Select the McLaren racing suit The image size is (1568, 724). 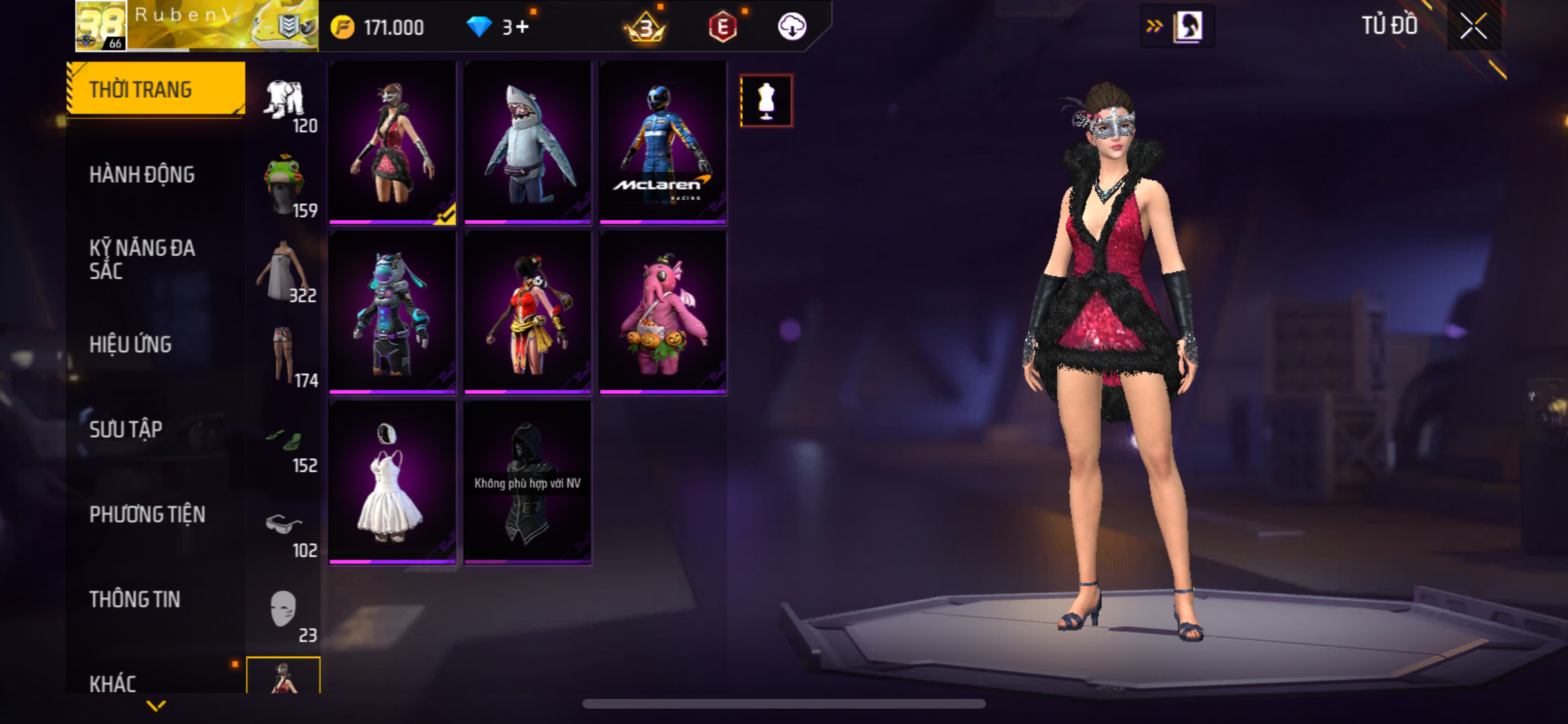[662, 143]
